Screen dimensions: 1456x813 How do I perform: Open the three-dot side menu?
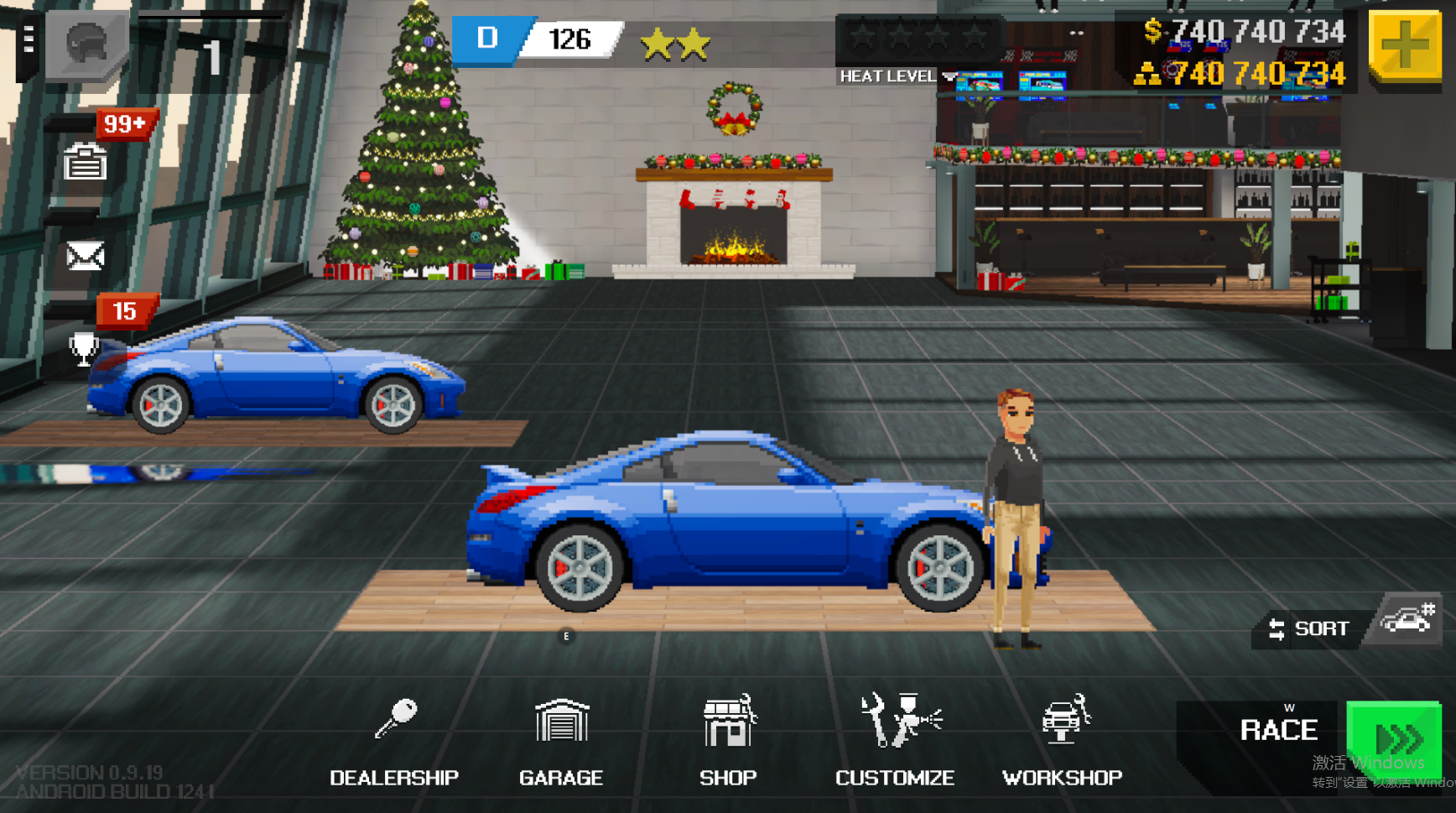point(29,39)
